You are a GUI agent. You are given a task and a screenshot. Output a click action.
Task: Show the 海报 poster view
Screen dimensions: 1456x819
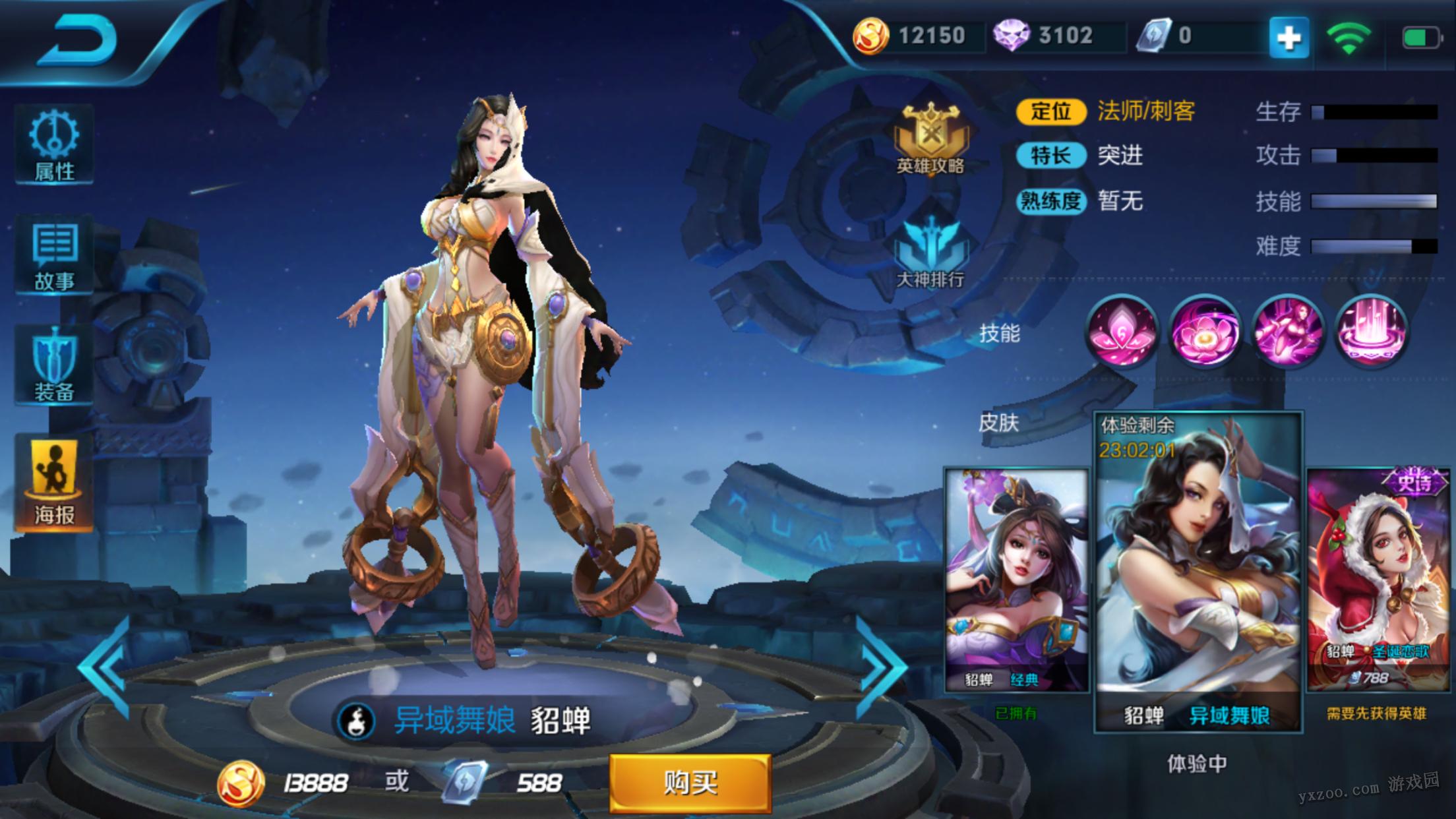(54, 481)
